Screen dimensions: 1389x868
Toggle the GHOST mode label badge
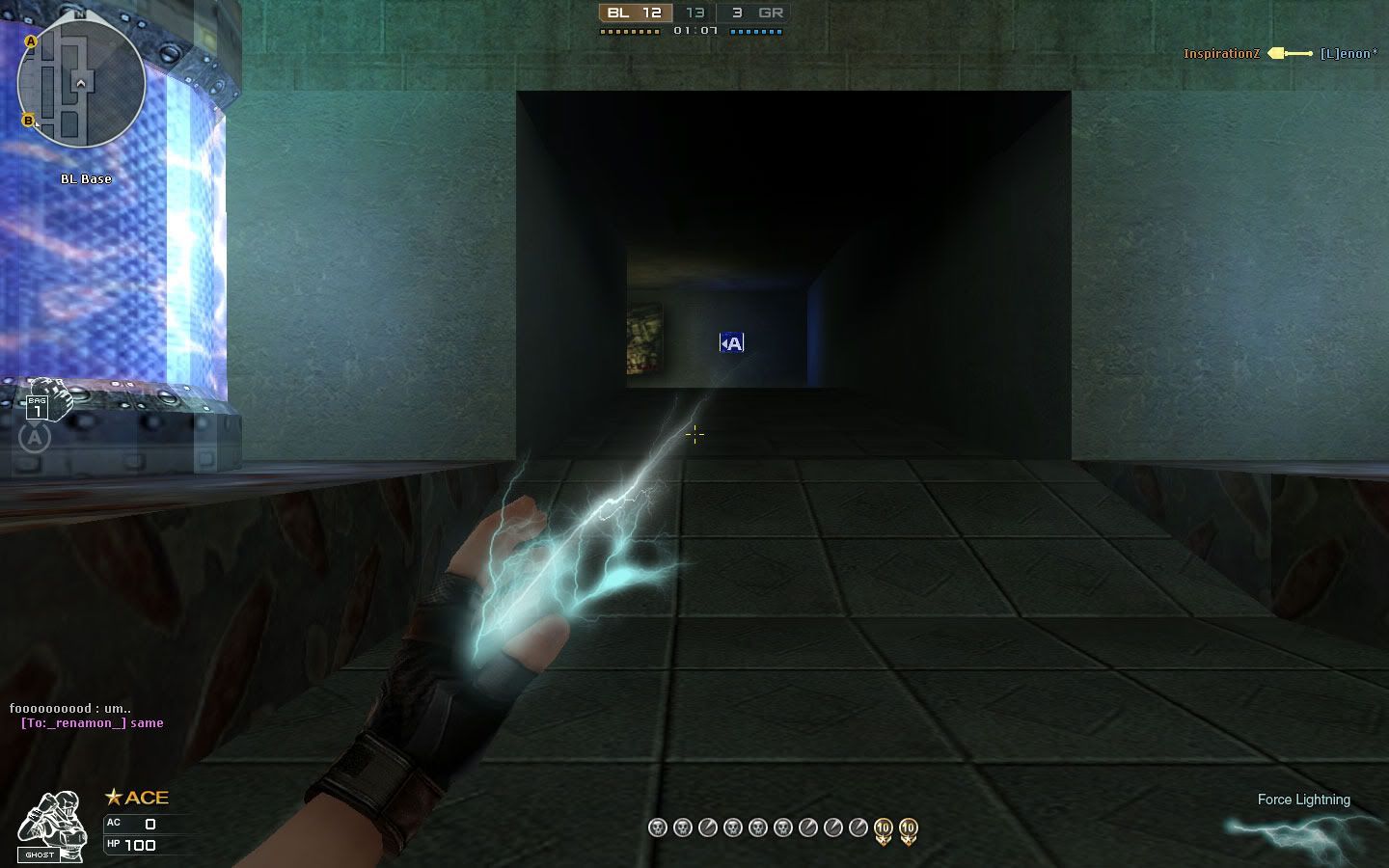pos(39,854)
